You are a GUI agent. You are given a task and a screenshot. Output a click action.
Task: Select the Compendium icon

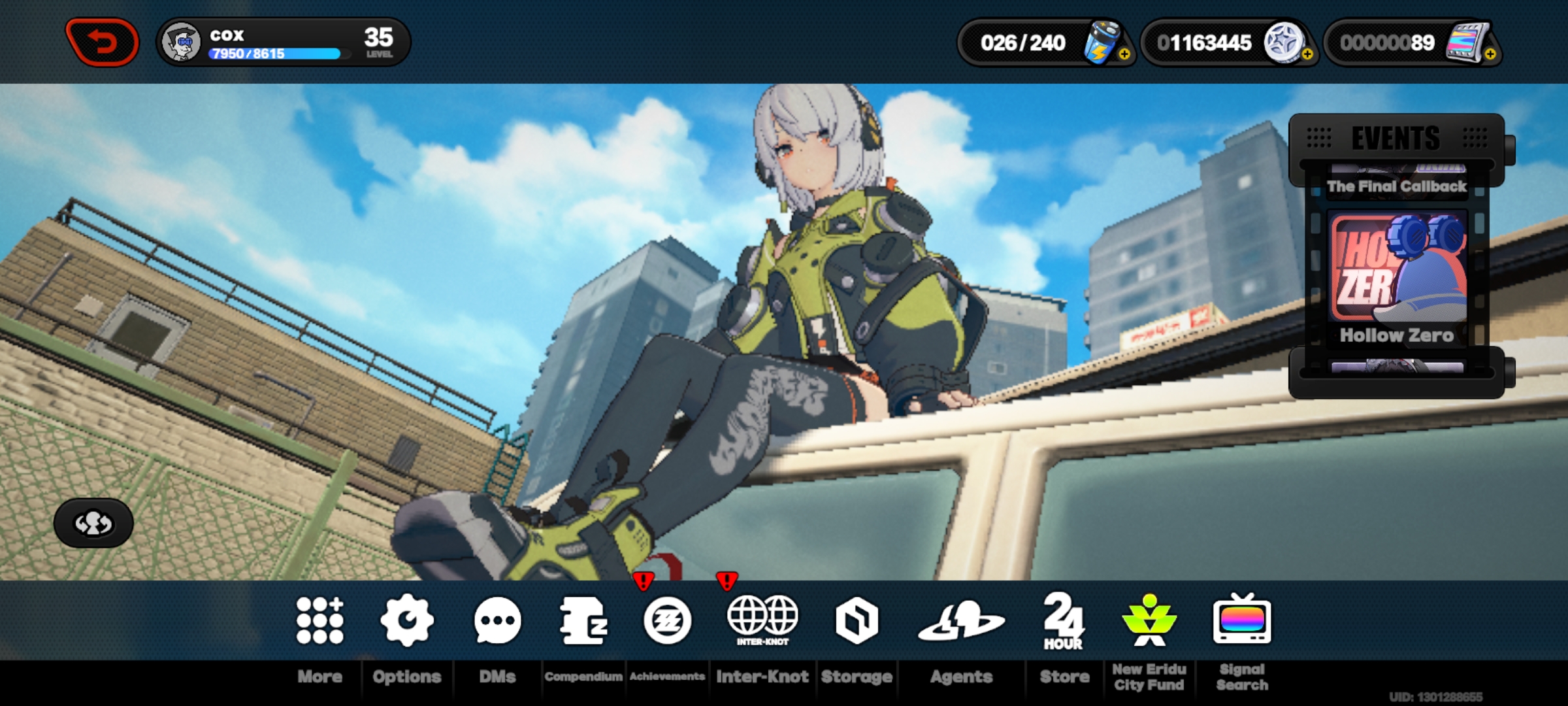583,622
